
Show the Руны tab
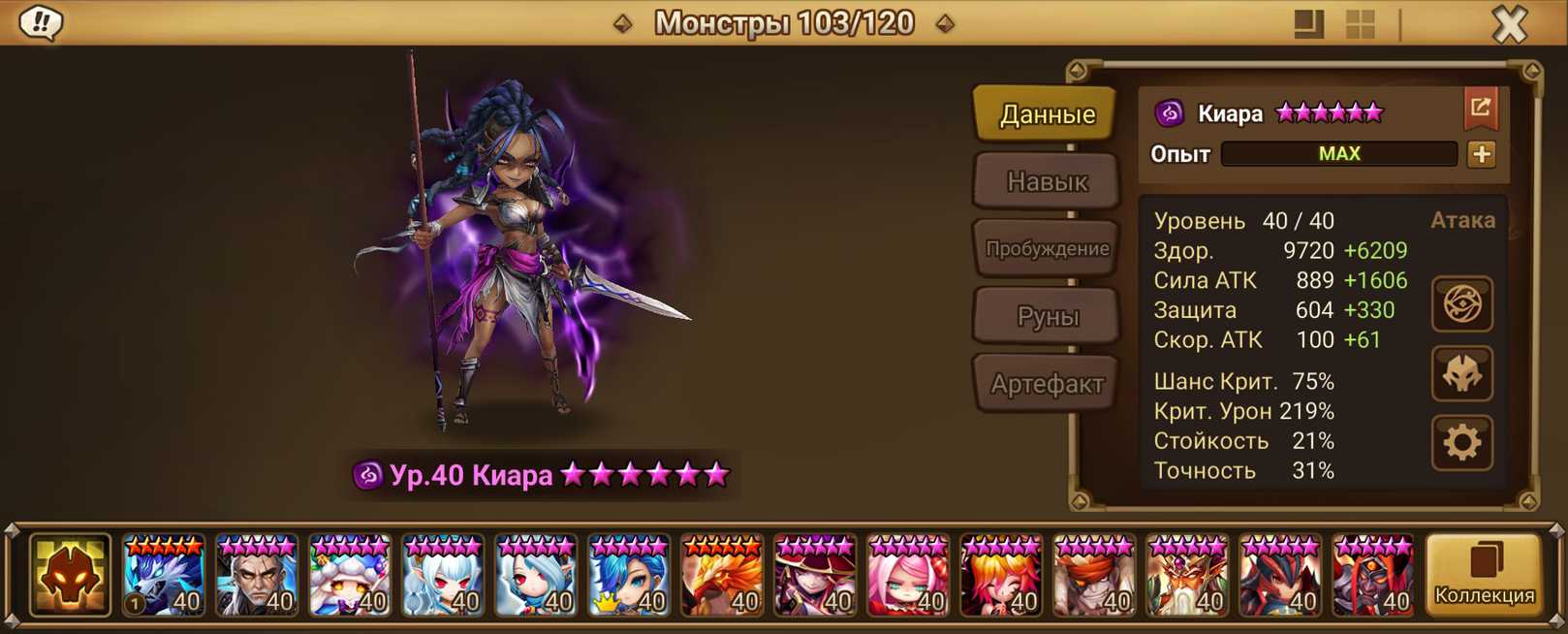[x=1047, y=316]
